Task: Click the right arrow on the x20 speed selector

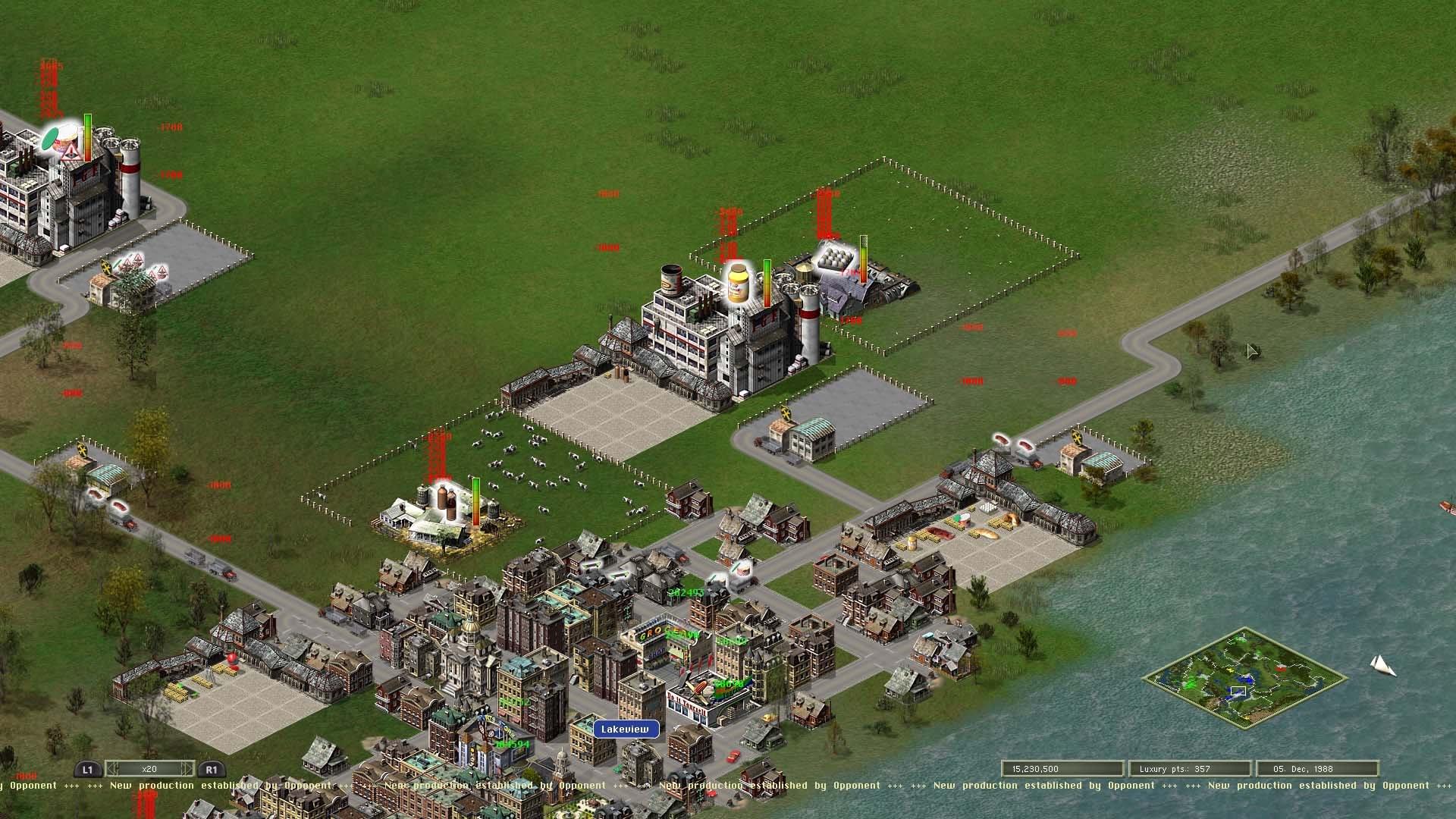Action: (x=187, y=768)
